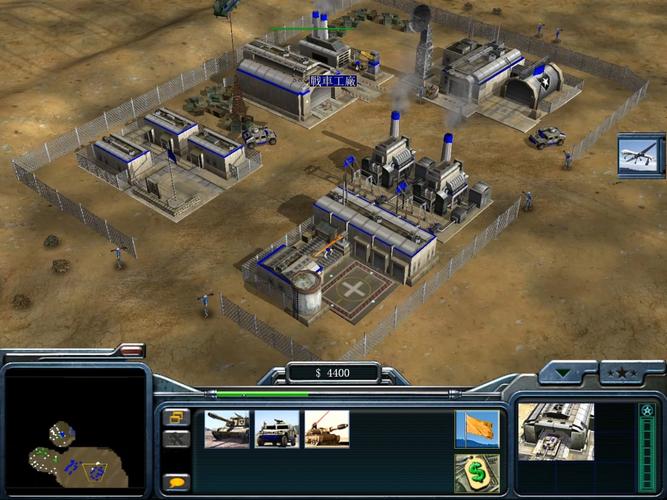Screen dimensions: 667x500
Task: Open the chat speech bubble button
Action: click(x=176, y=481)
